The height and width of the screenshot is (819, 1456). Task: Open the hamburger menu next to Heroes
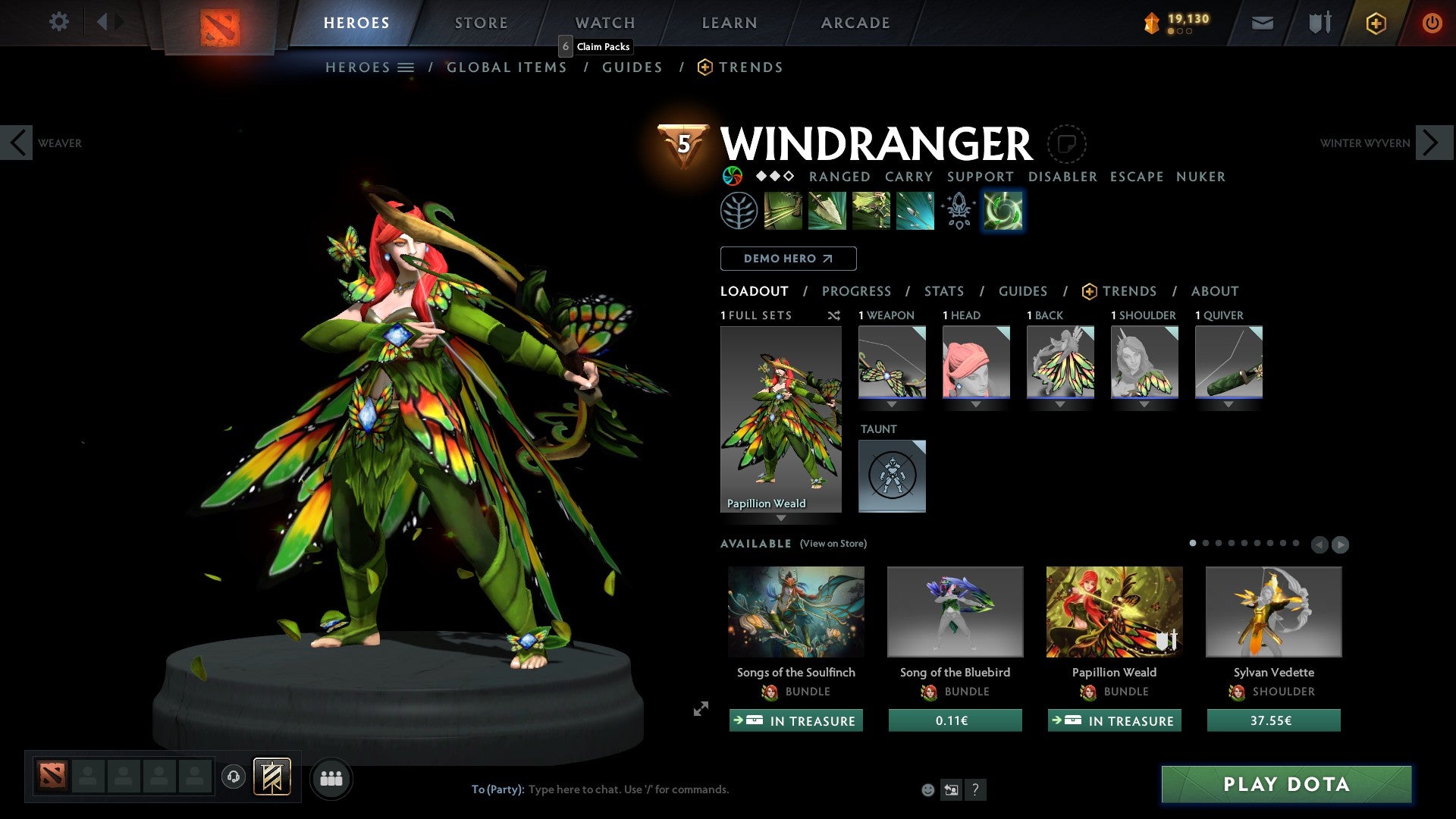[x=406, y=67]
